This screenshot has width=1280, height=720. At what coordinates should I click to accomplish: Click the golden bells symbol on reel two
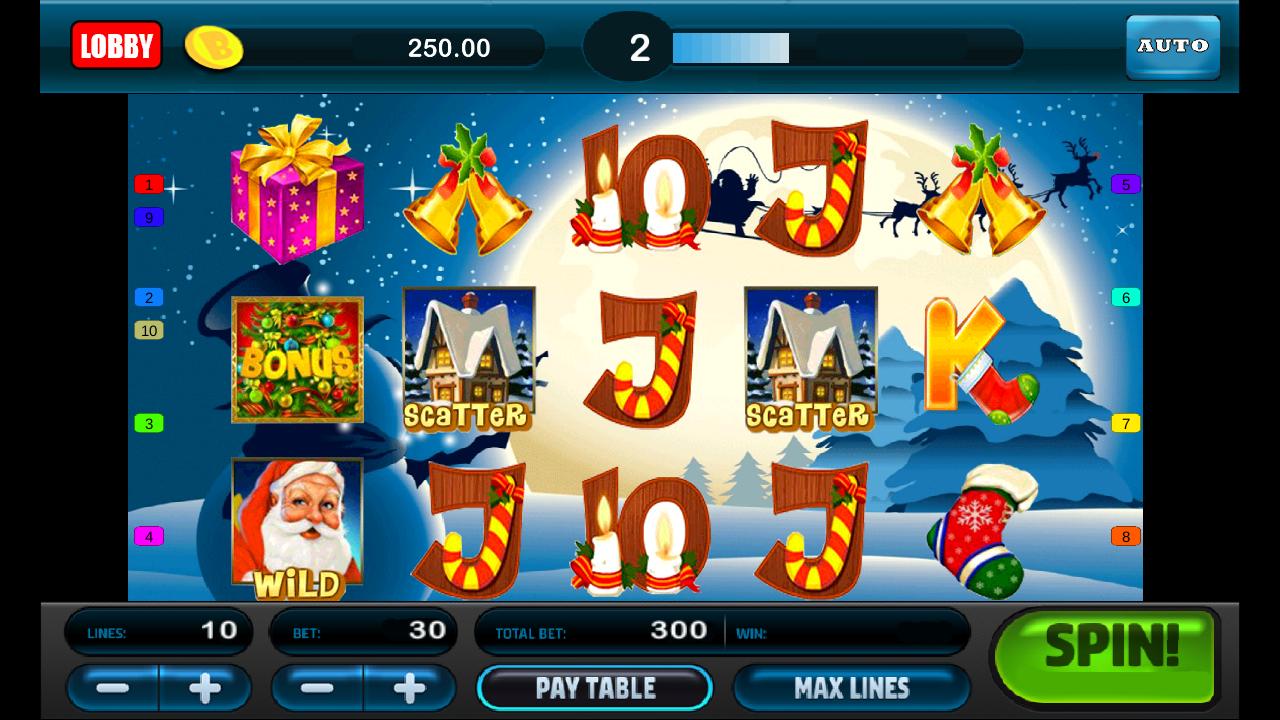coord(468,195)
